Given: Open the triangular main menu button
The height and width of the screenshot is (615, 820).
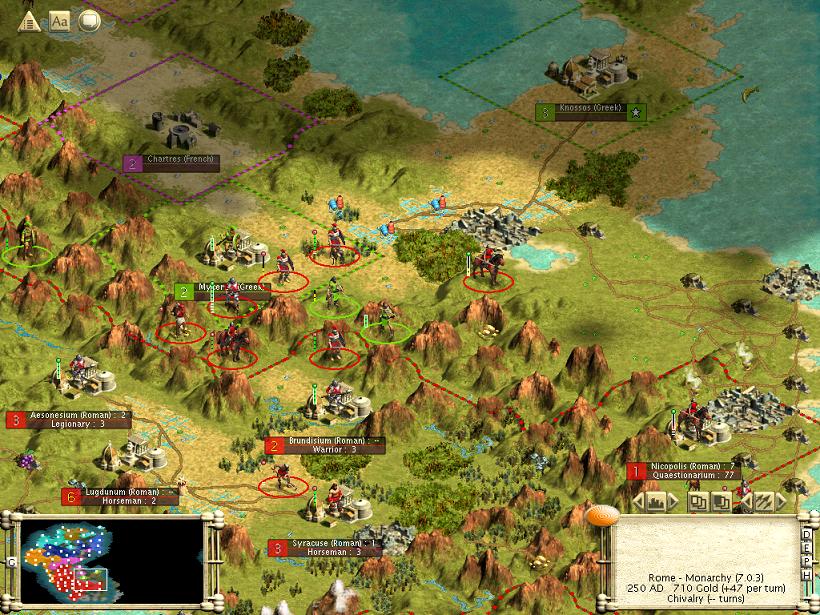Looking at the screenshot, I should (x=31, y=21).
